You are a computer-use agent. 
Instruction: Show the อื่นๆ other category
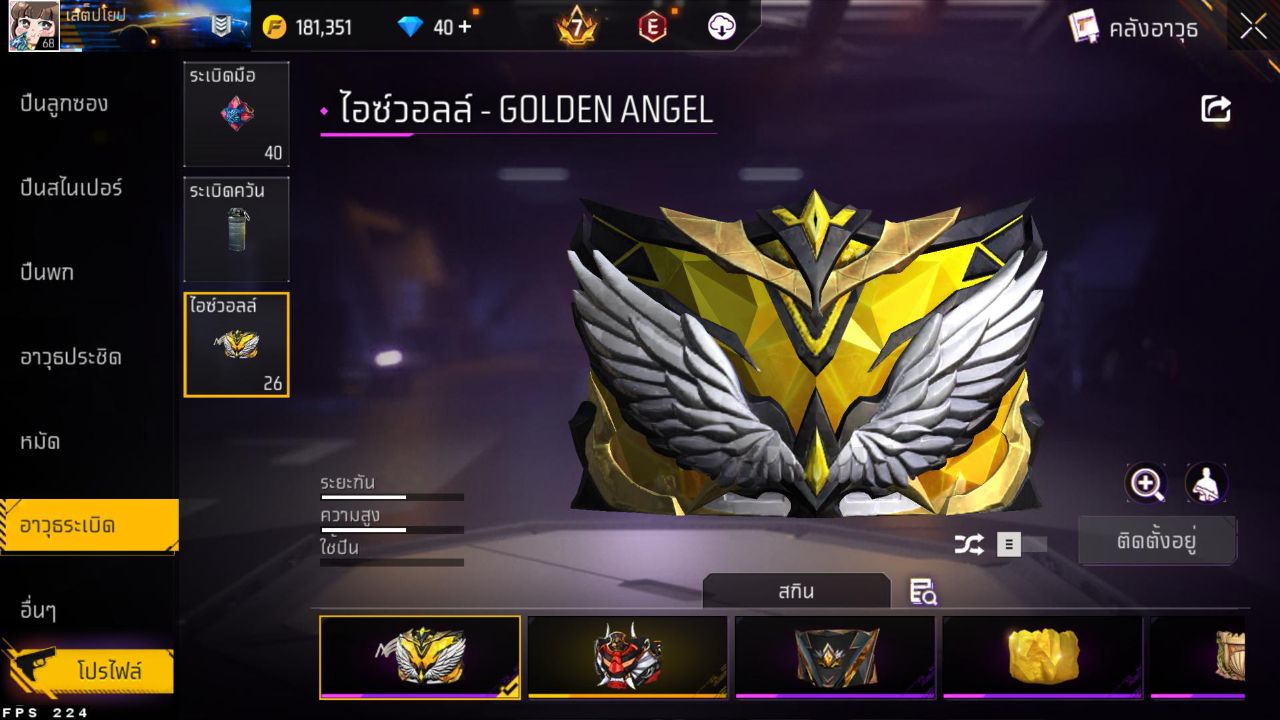pos(38,610)
